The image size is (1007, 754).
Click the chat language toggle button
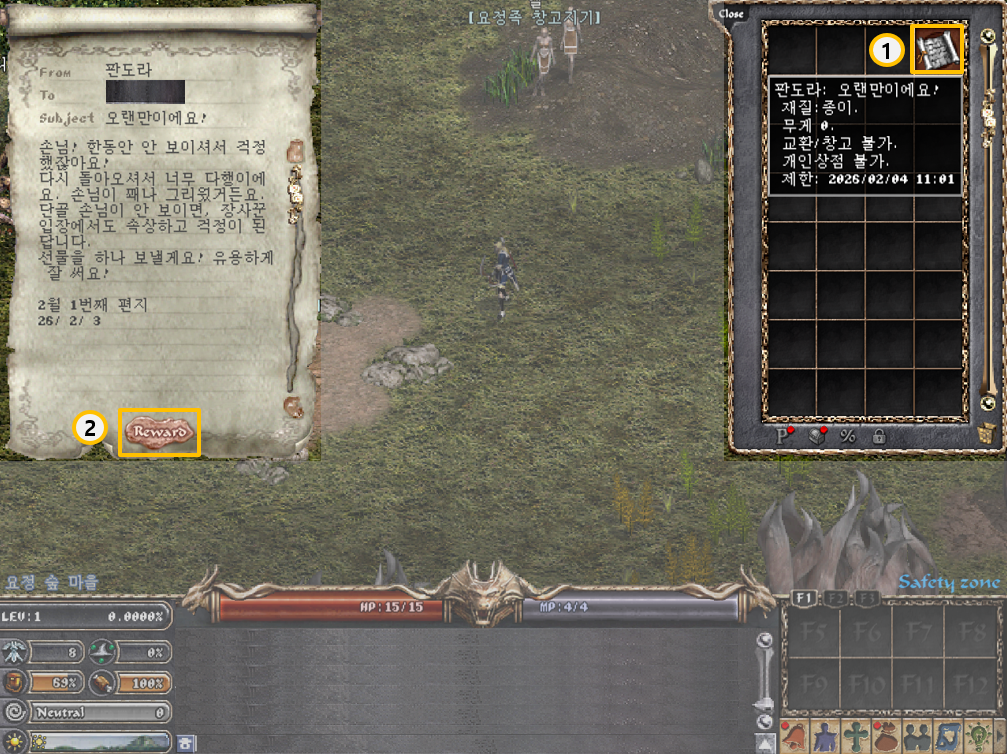point(187,742)
